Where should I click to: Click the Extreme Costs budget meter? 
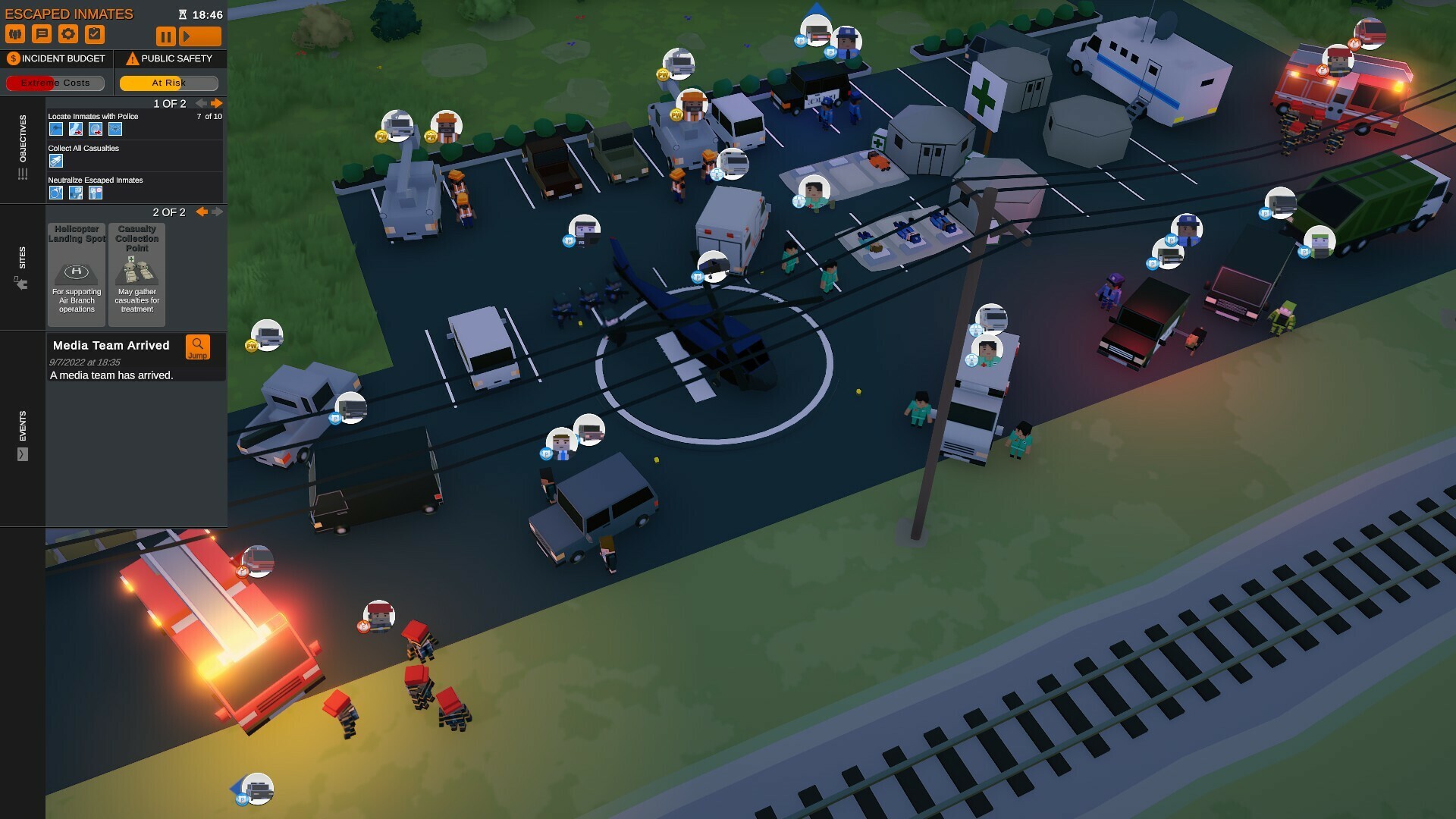point(54,83)
